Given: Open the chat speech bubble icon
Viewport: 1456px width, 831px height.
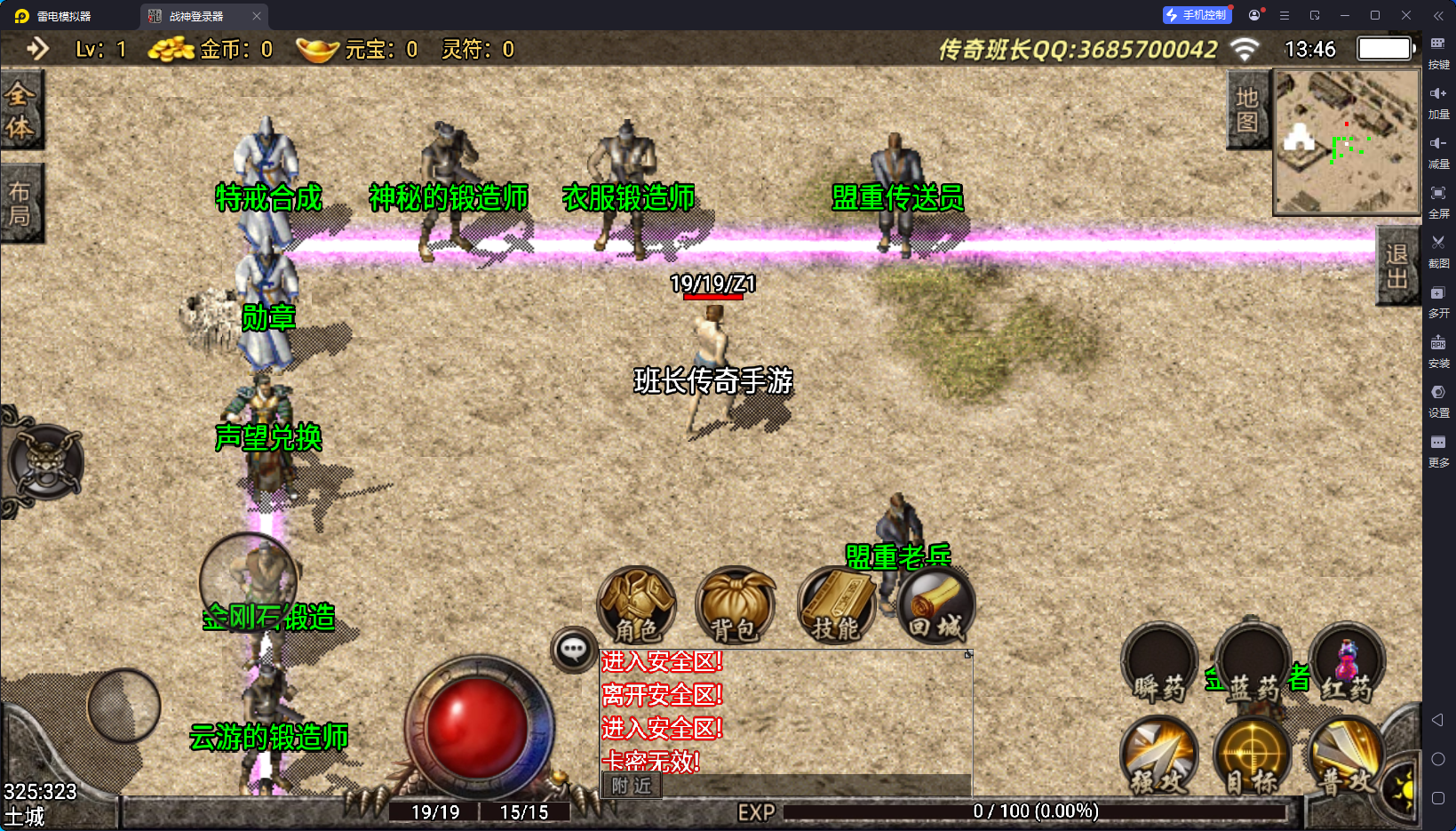Looking at the screenshot, I should point(573,650).
